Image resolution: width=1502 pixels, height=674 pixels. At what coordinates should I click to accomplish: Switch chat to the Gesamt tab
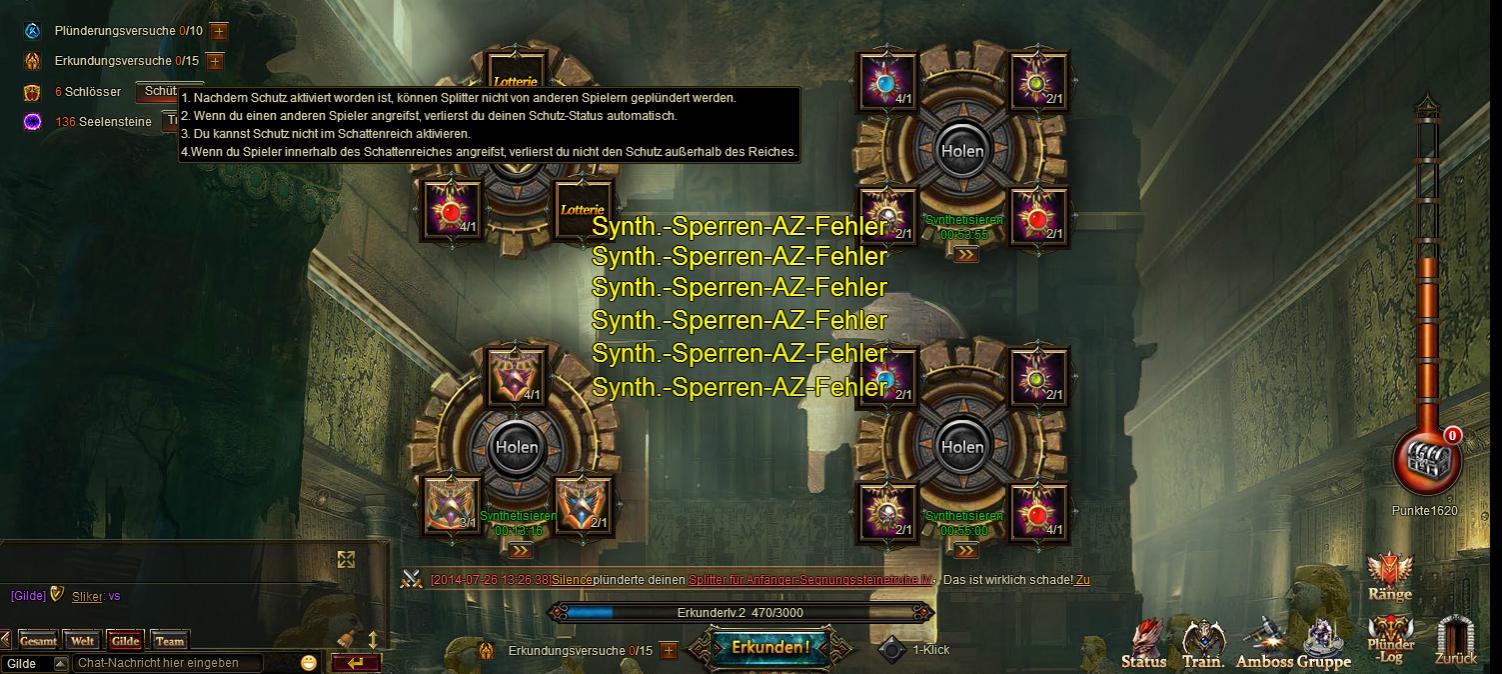38,641
